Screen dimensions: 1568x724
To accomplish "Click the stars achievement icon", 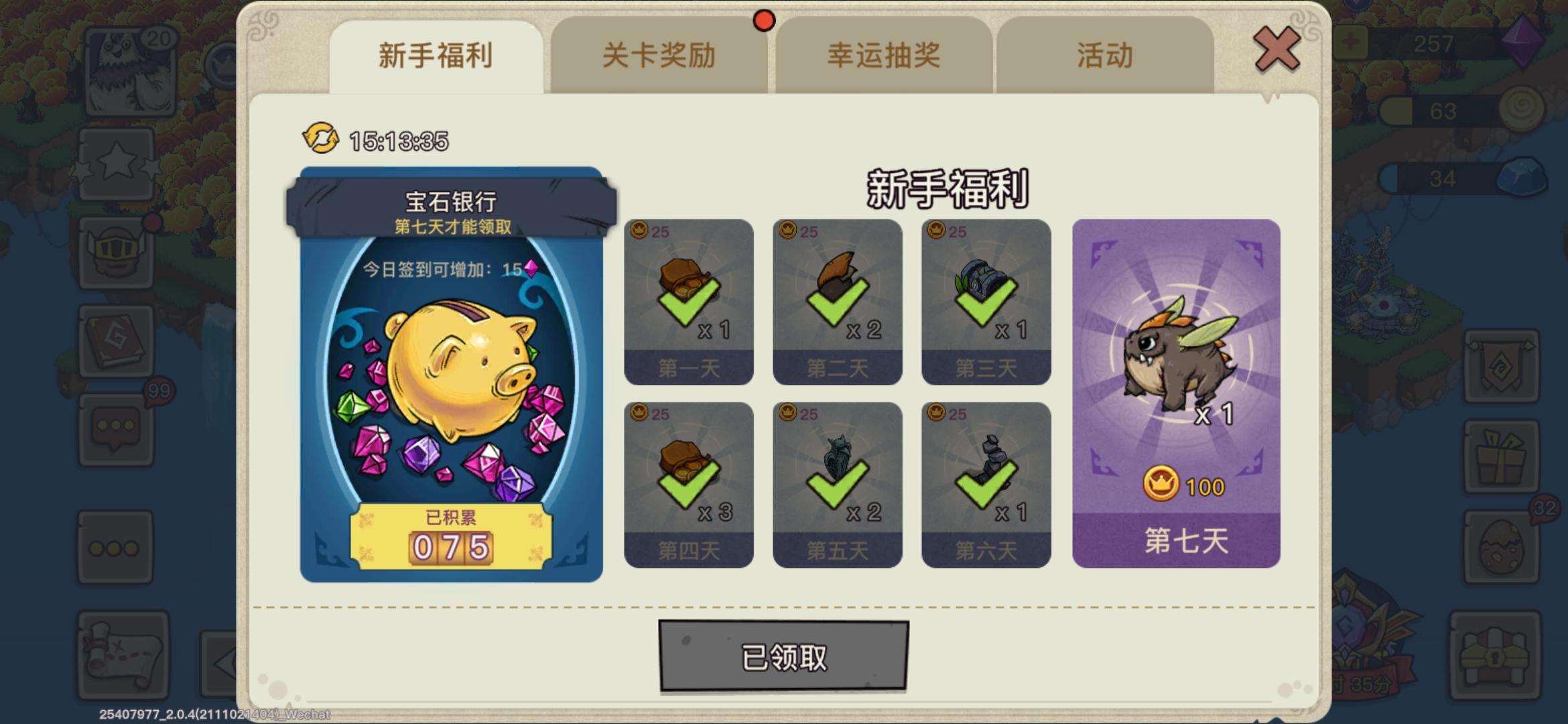I will tap(117, 161).
